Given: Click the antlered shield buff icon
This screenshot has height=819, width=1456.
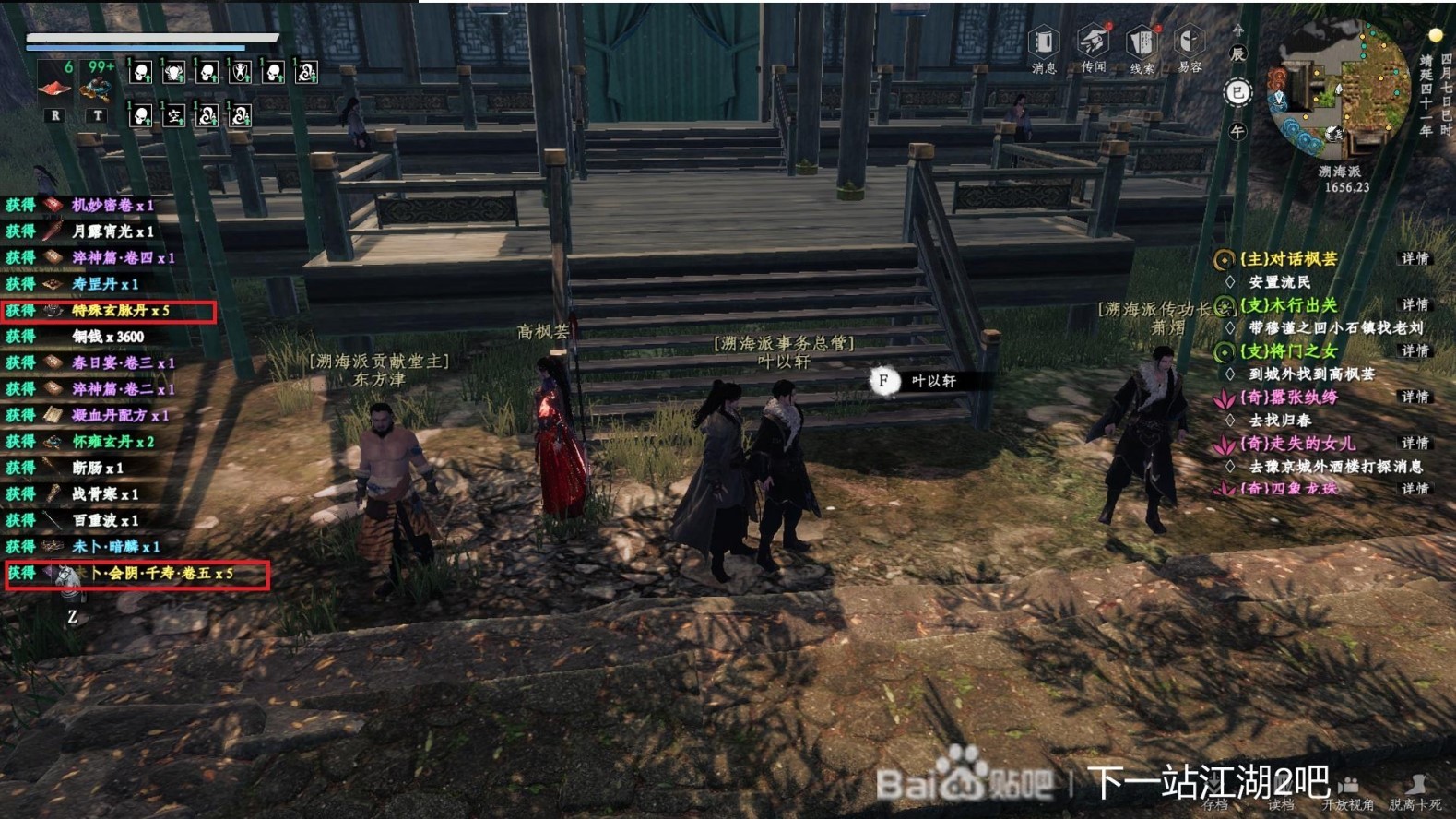Looking at the screenshot, I should [173, 71].
